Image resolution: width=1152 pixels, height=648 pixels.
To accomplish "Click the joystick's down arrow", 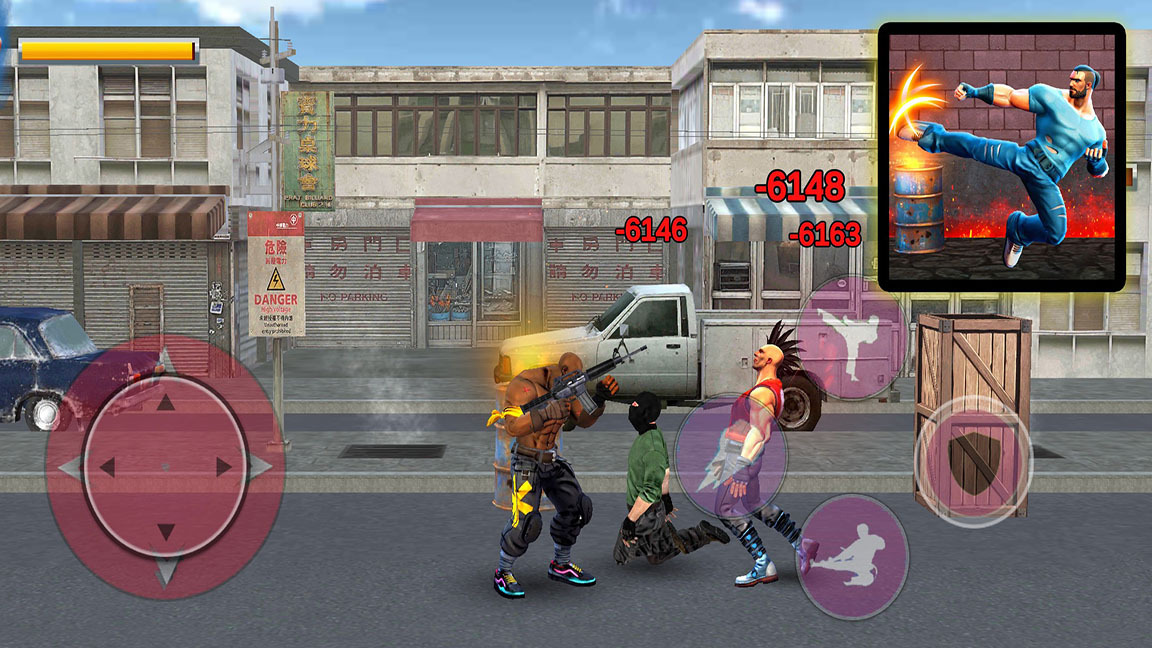I will point(165,532).
